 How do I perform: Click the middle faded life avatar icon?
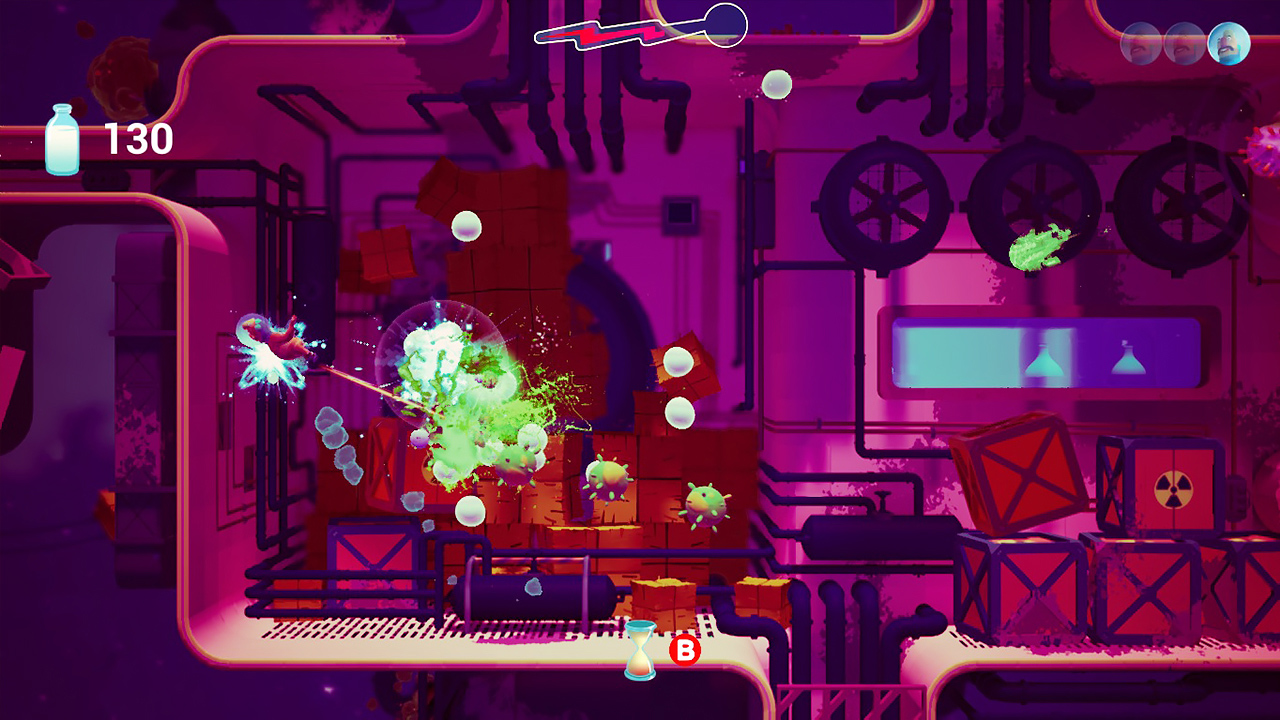pos(1182,44)
